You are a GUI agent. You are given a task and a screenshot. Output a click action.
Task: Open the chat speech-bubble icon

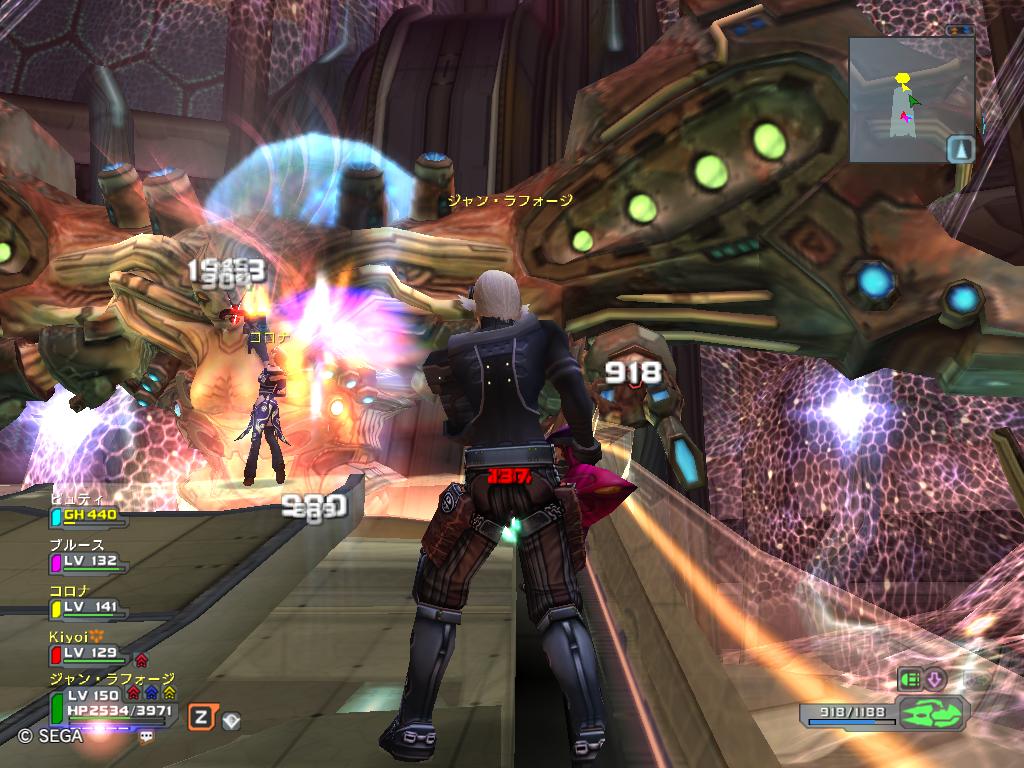(x=147, y=736)
